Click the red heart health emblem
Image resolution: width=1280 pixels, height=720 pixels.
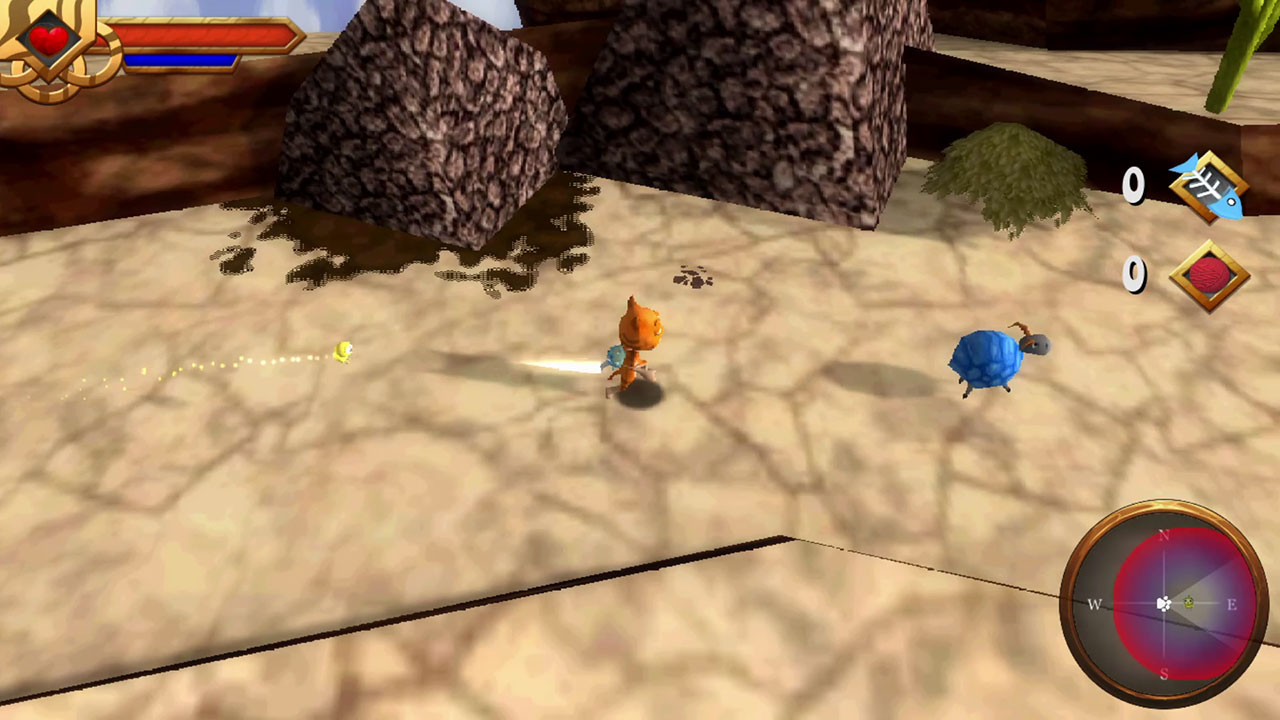click(x=48, y=40)
